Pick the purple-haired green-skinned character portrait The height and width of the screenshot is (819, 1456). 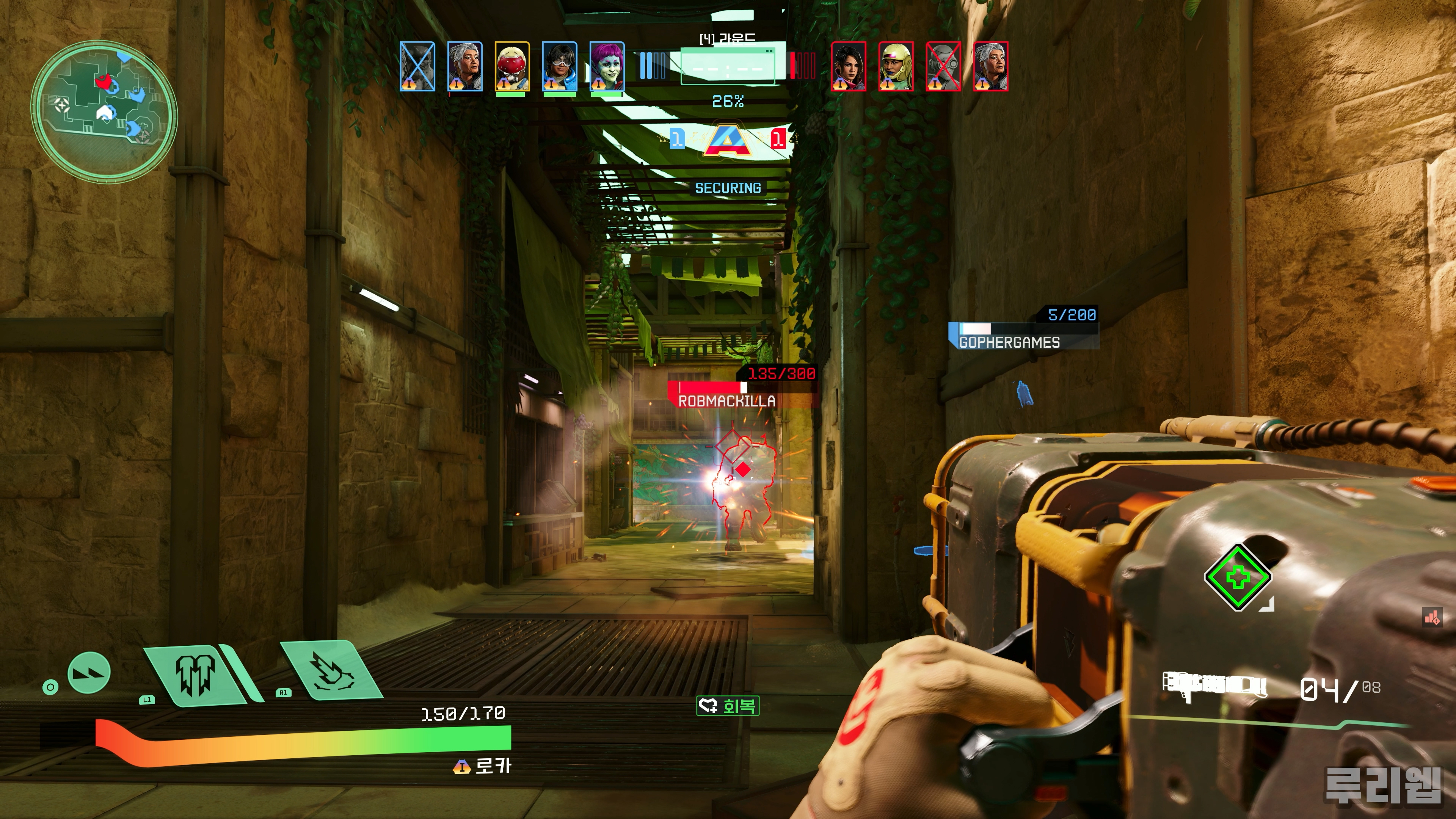coord(607,66)
